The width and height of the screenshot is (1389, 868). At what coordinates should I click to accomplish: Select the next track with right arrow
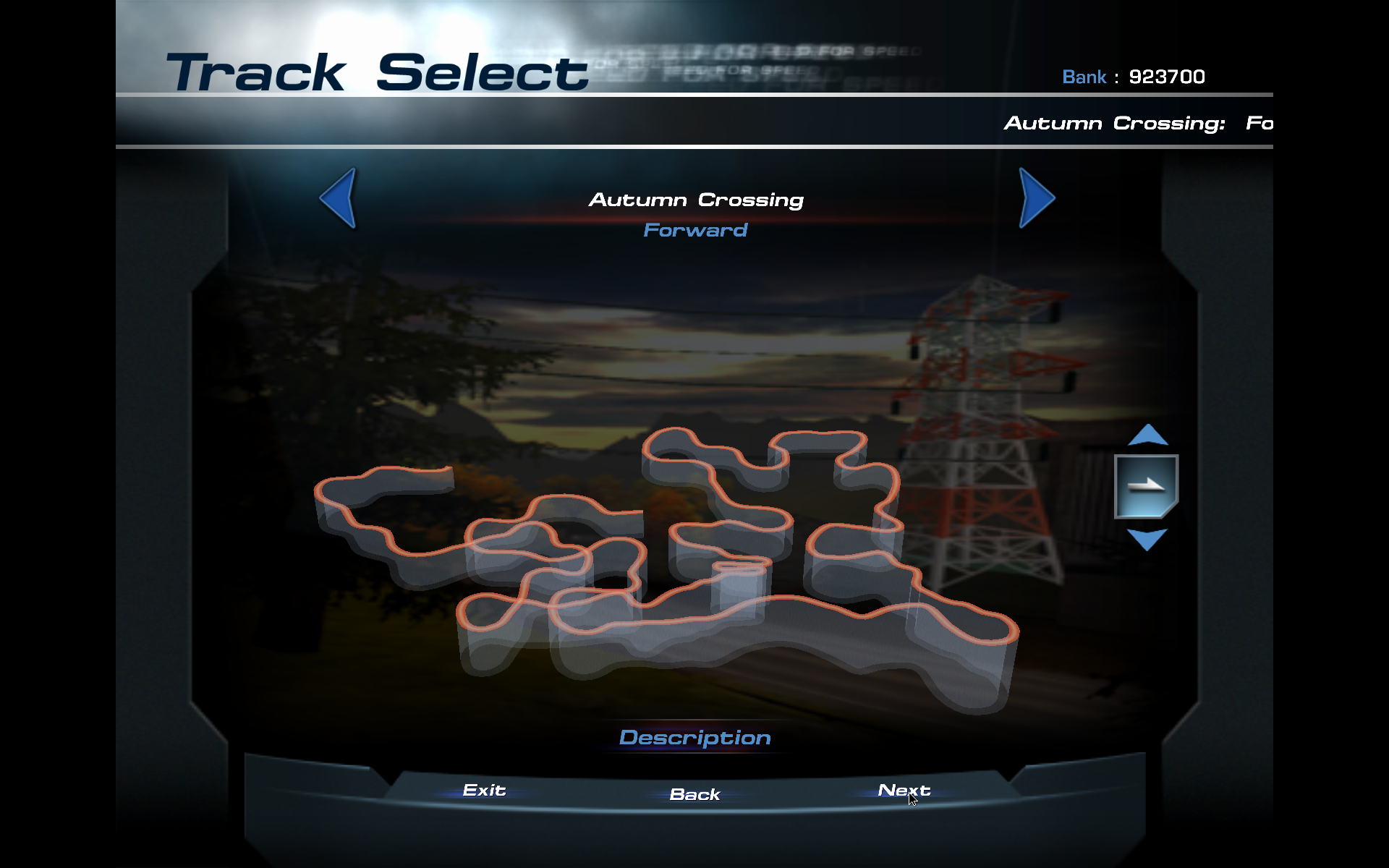(1035, 197)
